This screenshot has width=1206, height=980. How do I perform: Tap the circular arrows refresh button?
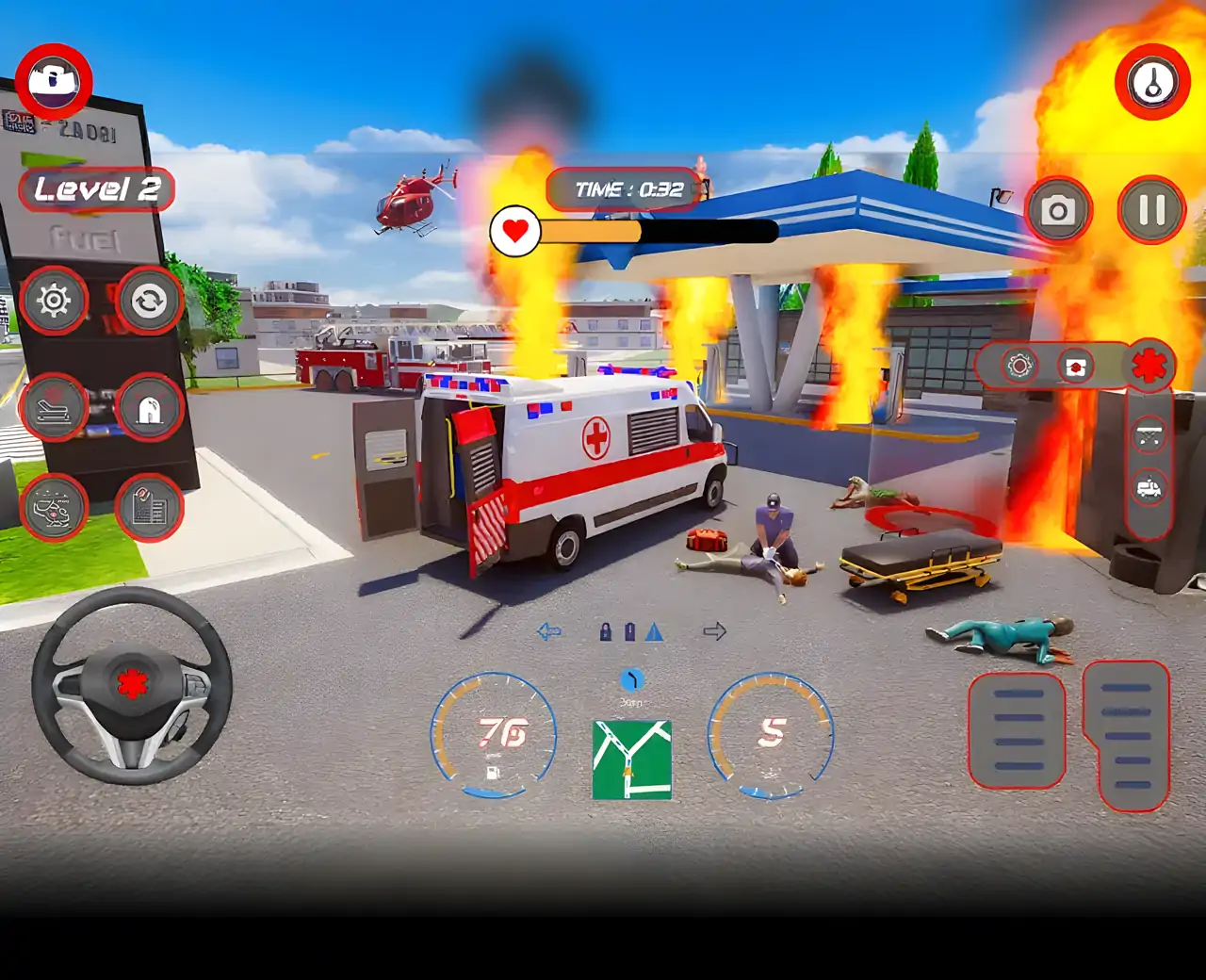click(149, 301)
